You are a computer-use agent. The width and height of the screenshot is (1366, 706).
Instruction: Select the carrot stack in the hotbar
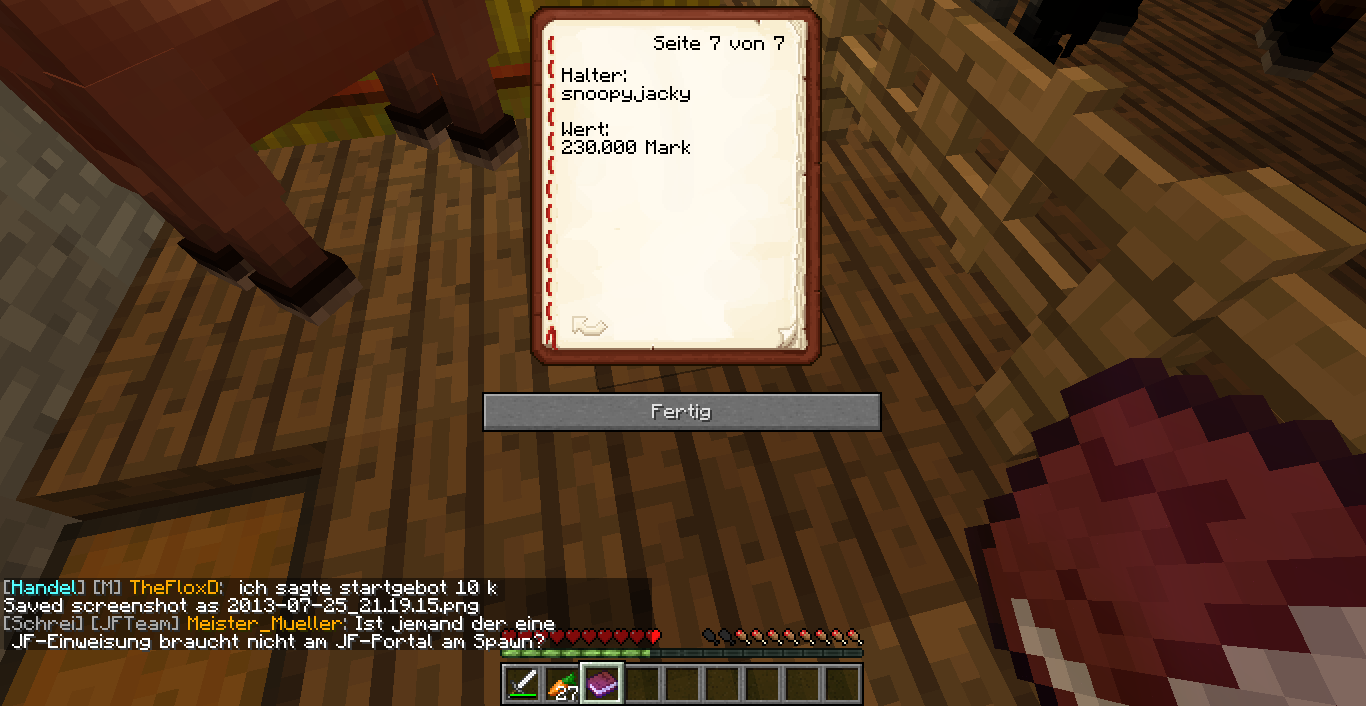pyautogui.click(x=562, y=684)
